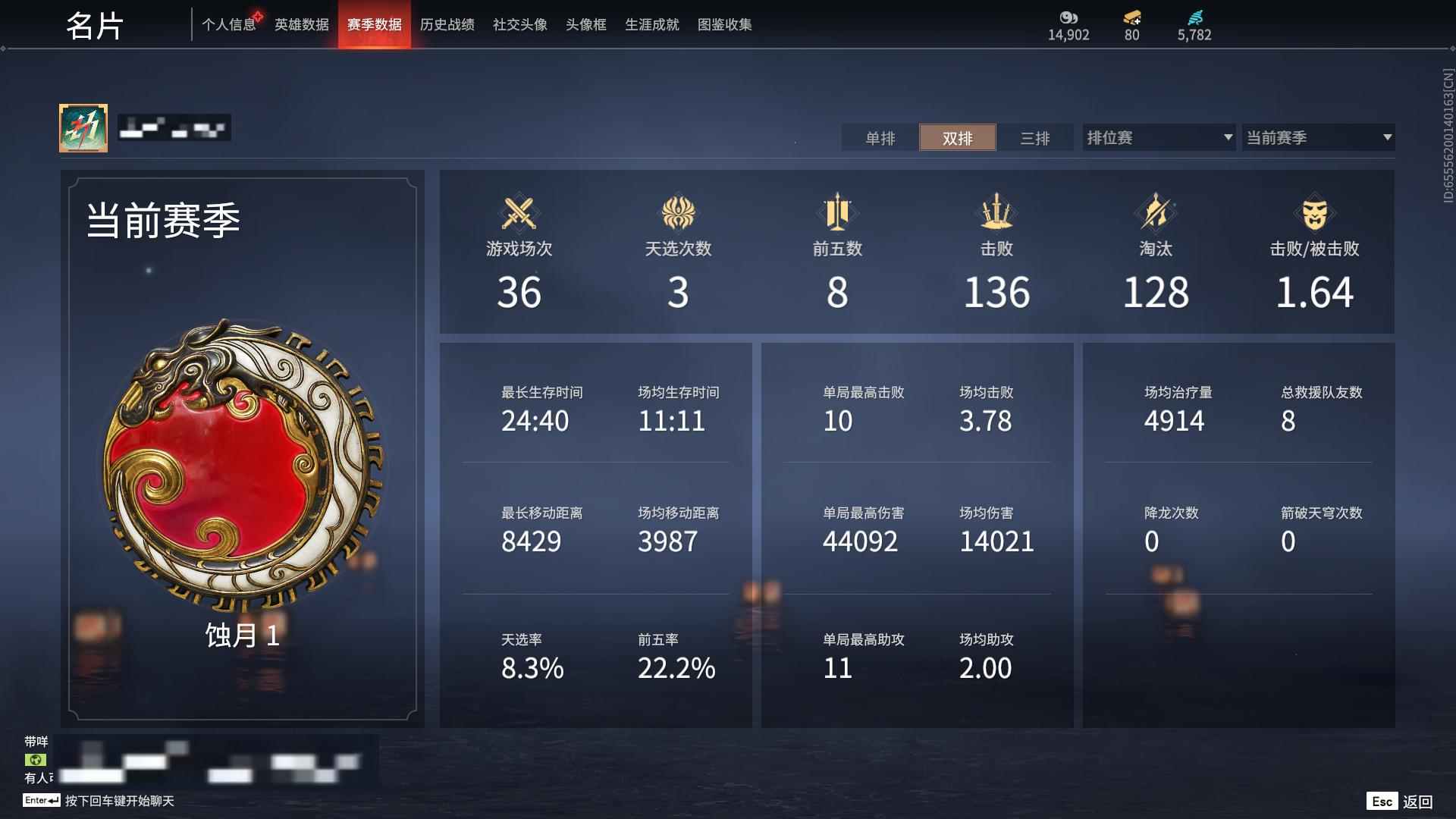The width and height of the screenshot is (1456, 819).
Task: Open the 排位赛 match type dropdown
Action: point(1158,137)
